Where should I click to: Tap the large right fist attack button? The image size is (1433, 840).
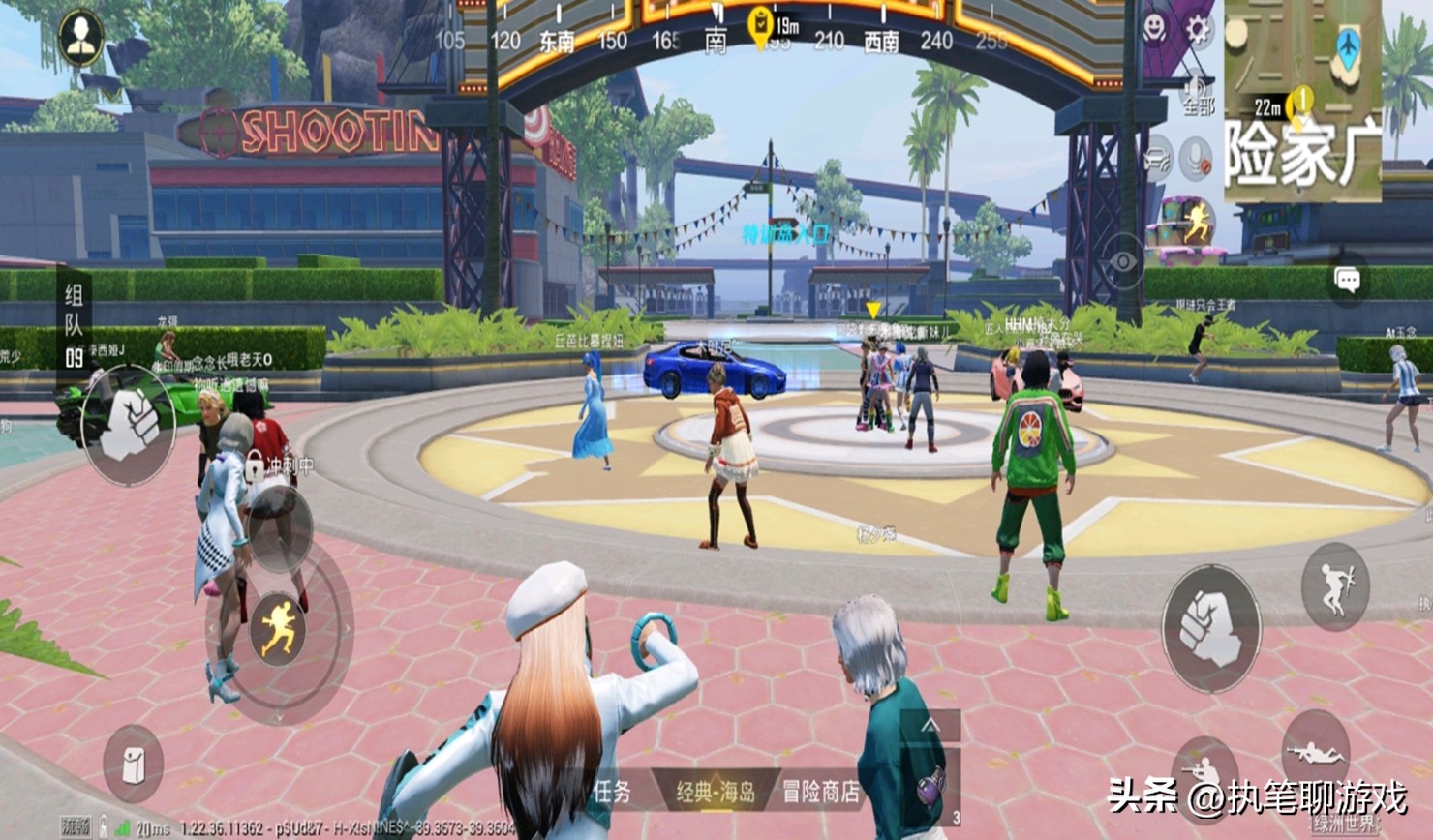pos(1210,628)
